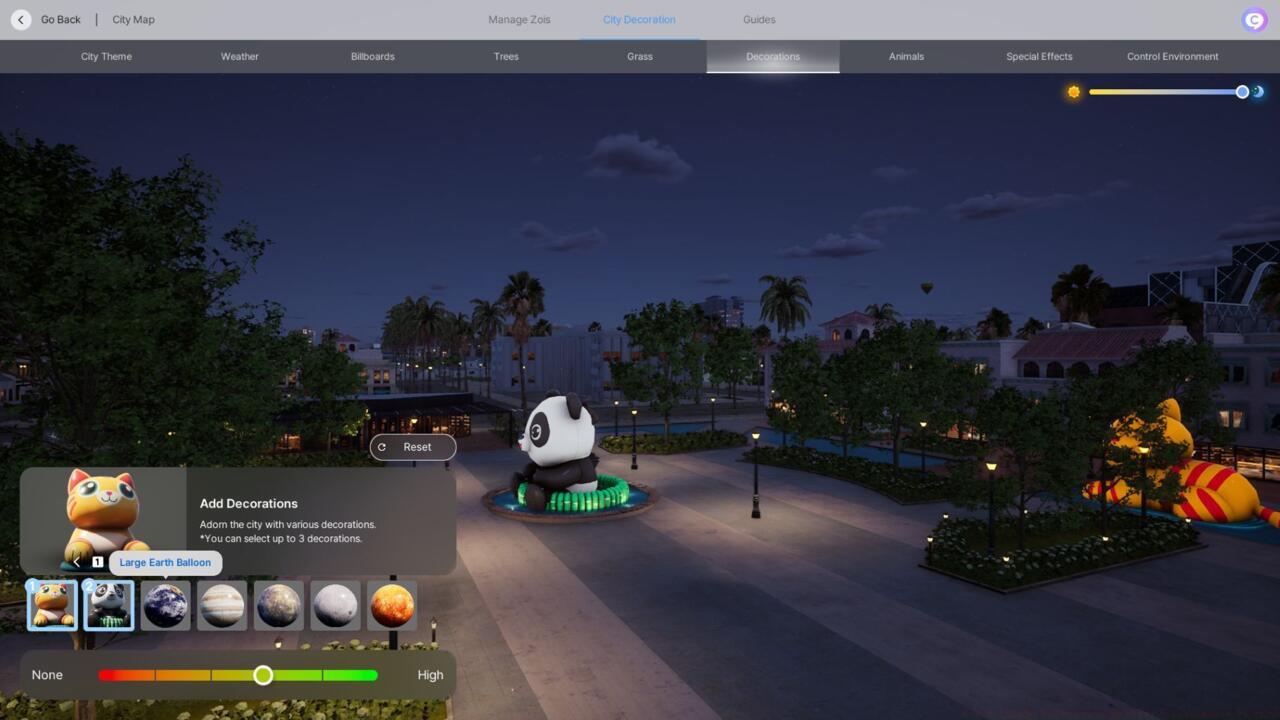Switch to the Special Effects tab
Image resolution: width=1280 pixels, height=720 pixels.
pyautogui.click(x=1039, y=56)
